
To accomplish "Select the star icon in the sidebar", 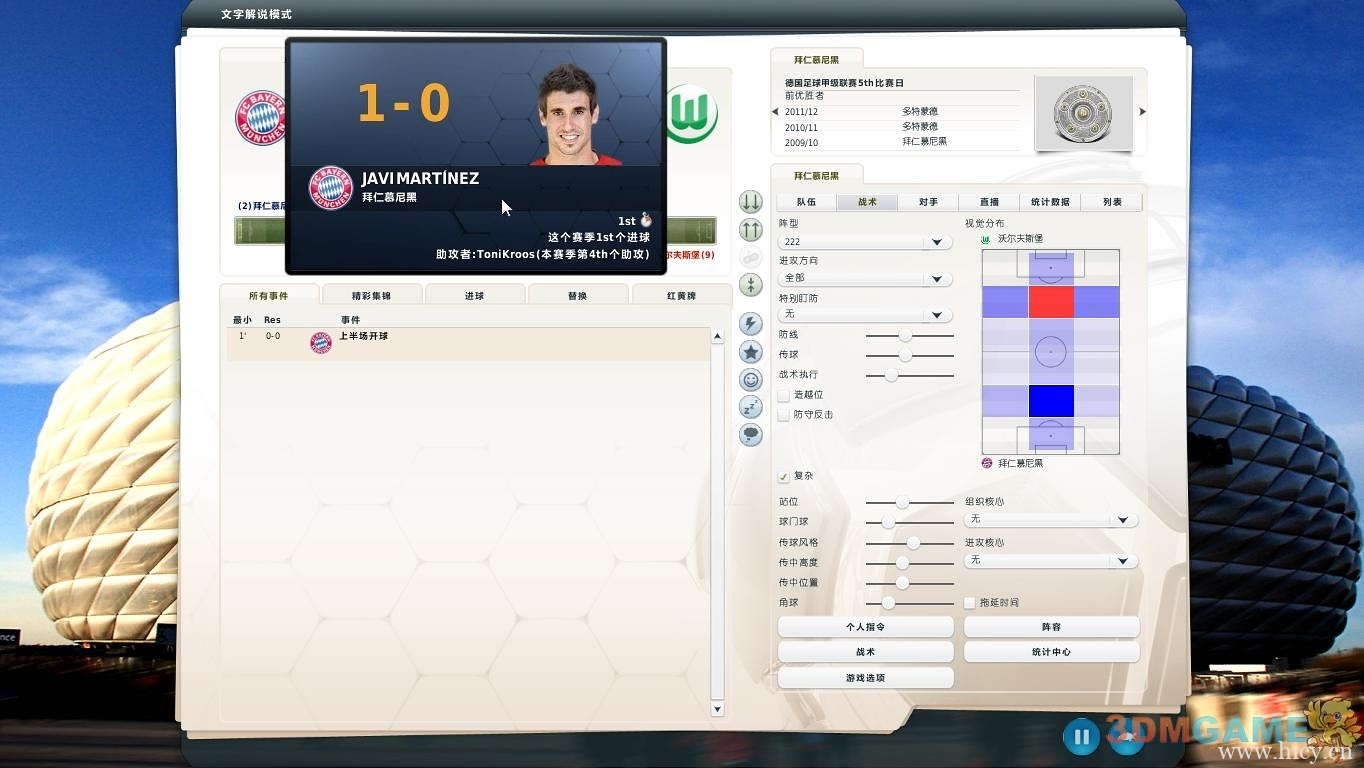I will coord(750,351).
